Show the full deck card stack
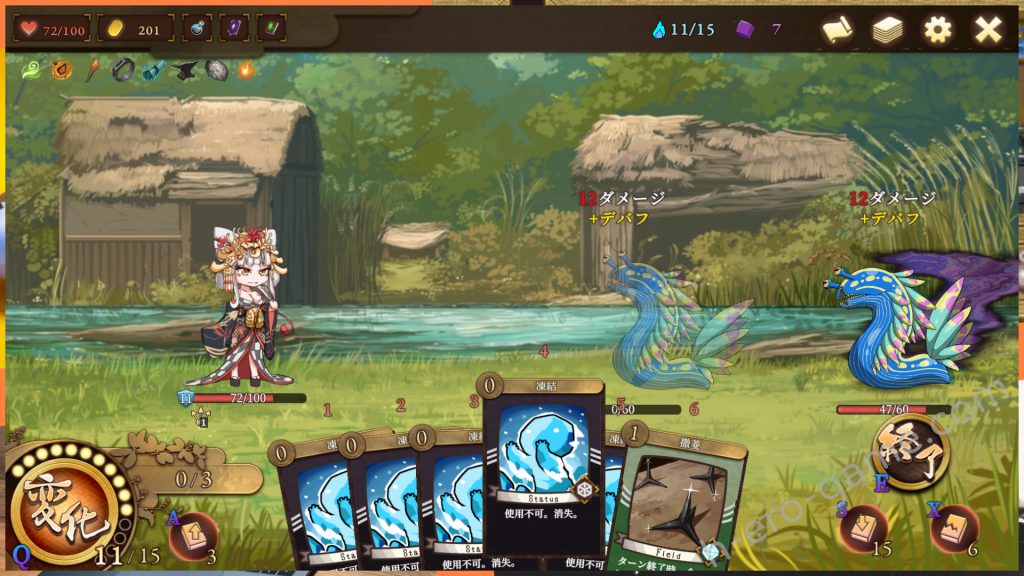The height and width of the screenshot is (576, 1024). coord(887,30)
